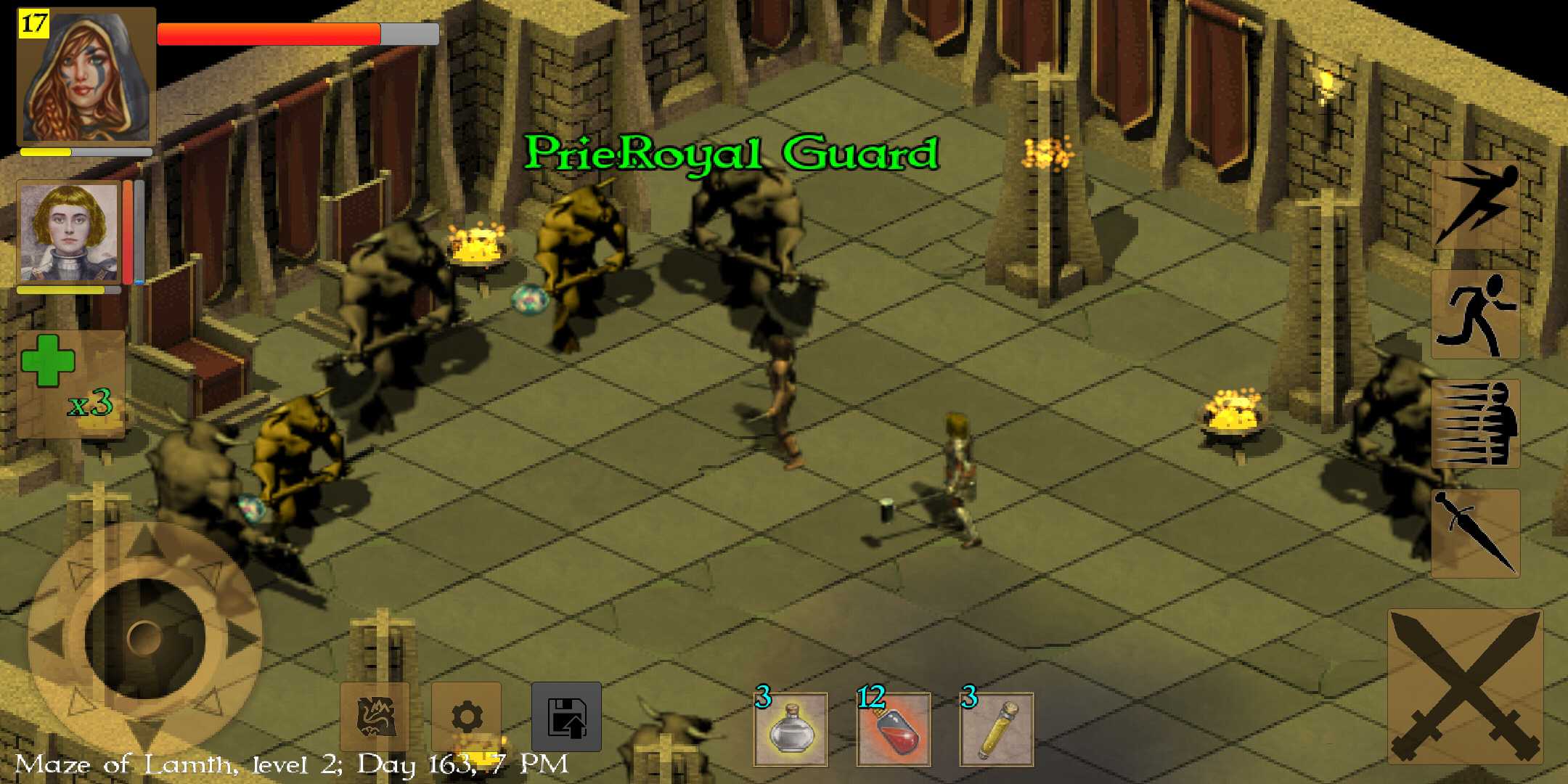Screen dimensions: 1568x784
Task: Drink the red health potion
Action: click(894, 730)
